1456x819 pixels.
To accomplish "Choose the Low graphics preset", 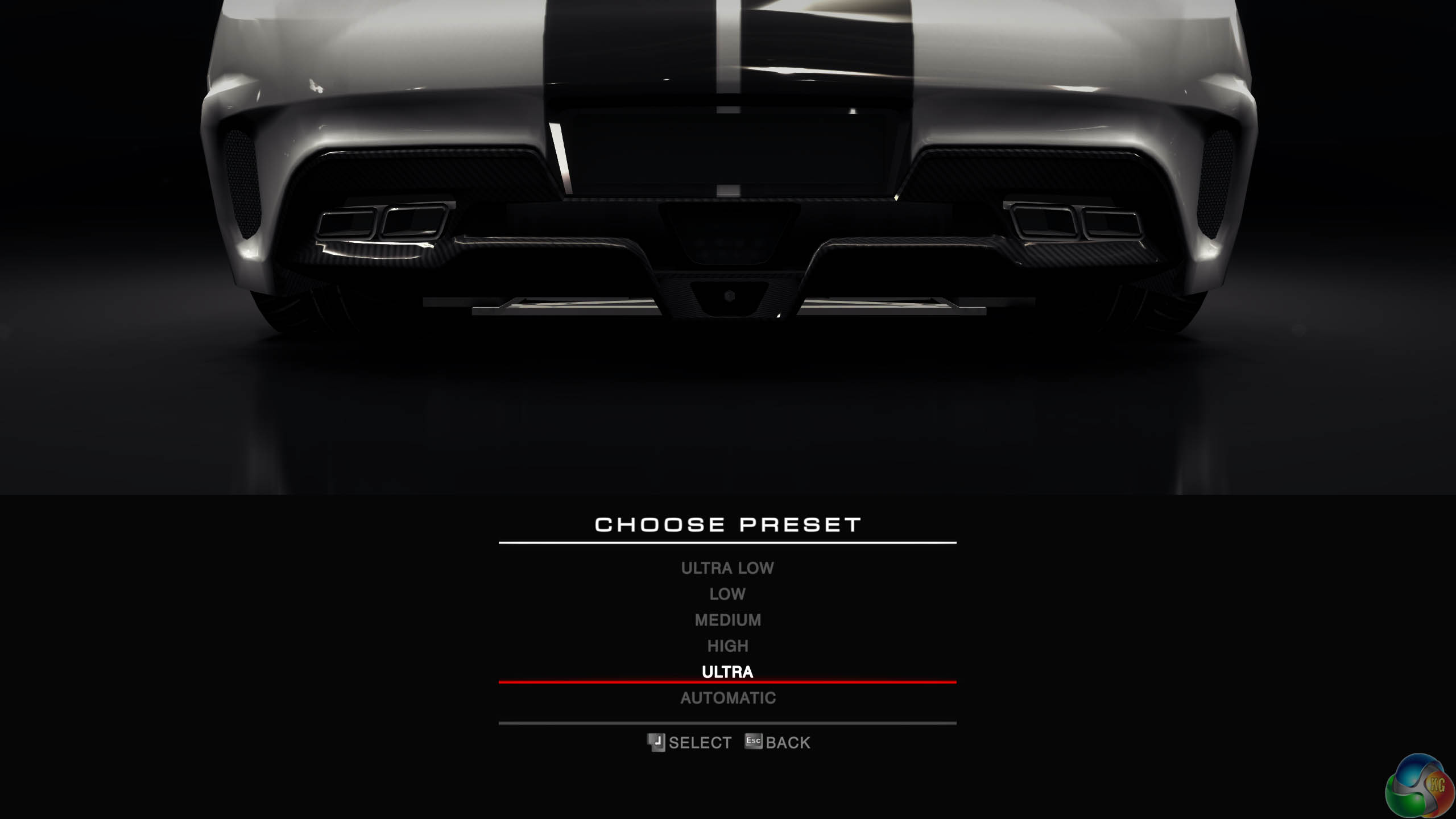I will tap(727, 594).
